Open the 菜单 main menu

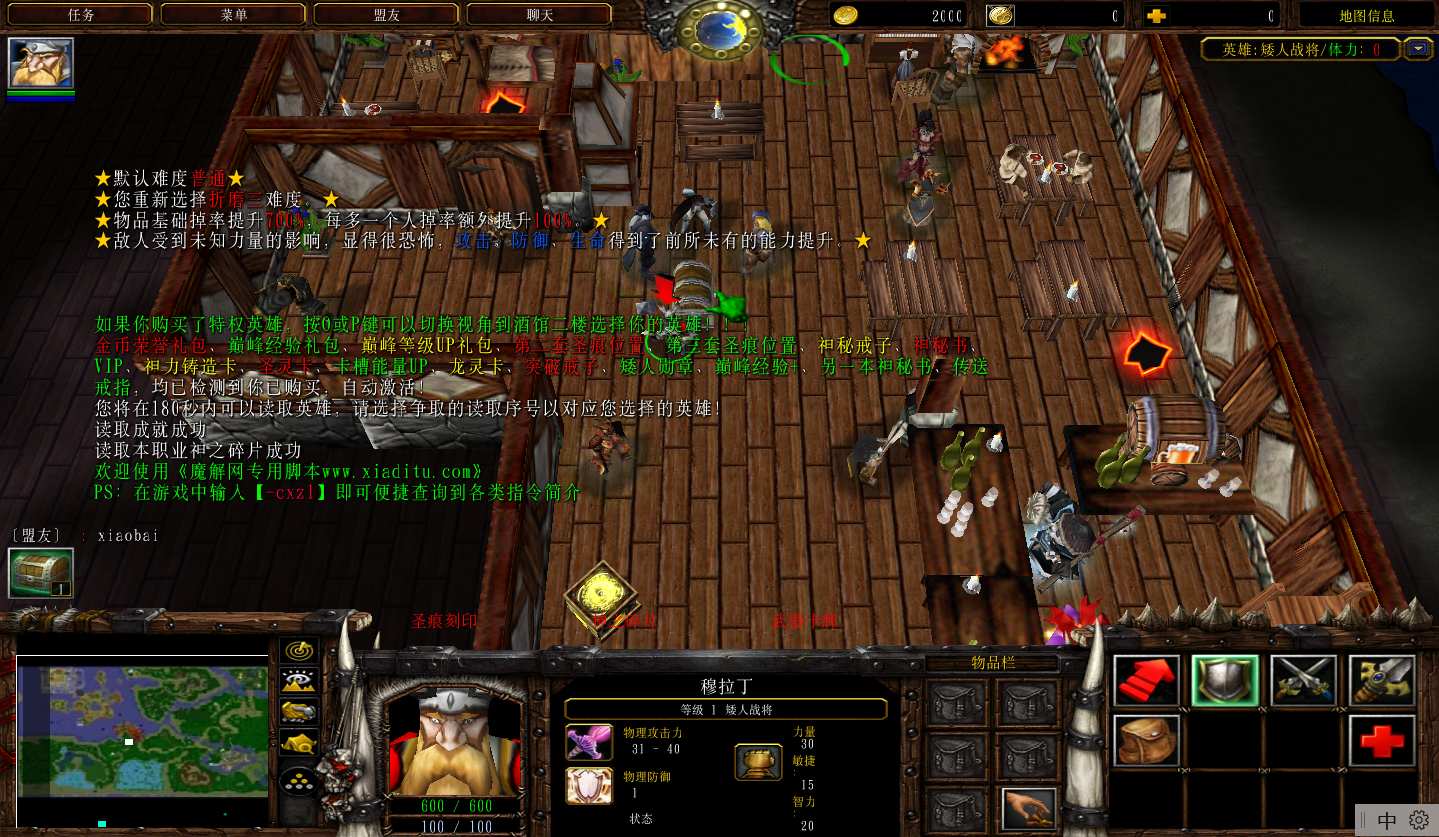pyautogui.click(x=234, y=14)
